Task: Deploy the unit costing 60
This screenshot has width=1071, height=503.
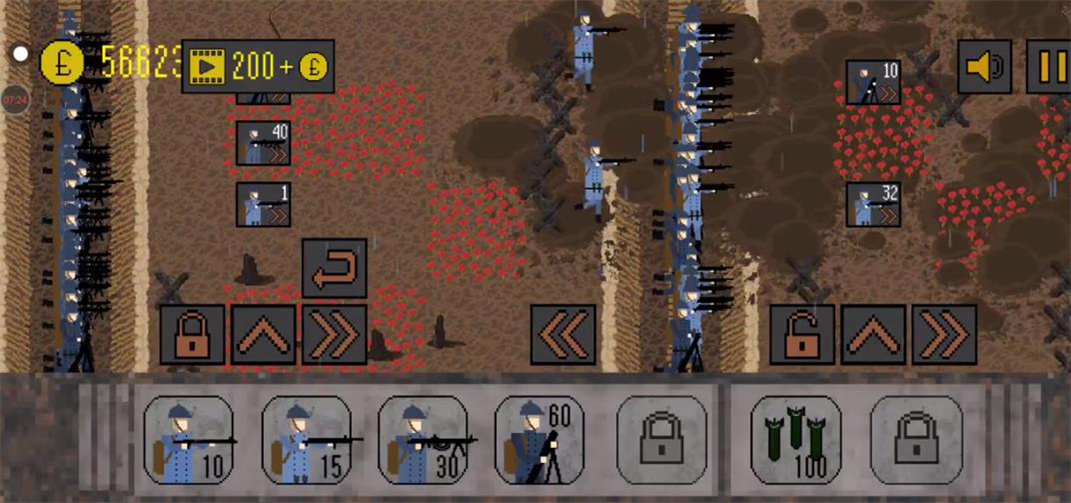Action: click(x=540, y=440)
